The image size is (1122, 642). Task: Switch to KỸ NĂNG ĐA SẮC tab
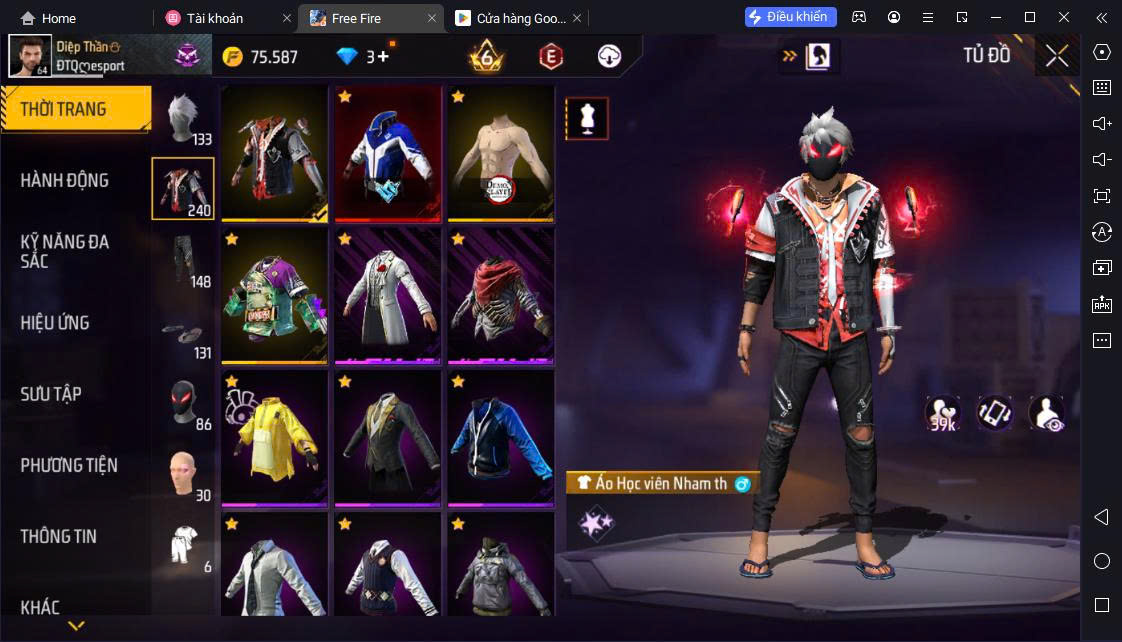[x=65, y=251]
